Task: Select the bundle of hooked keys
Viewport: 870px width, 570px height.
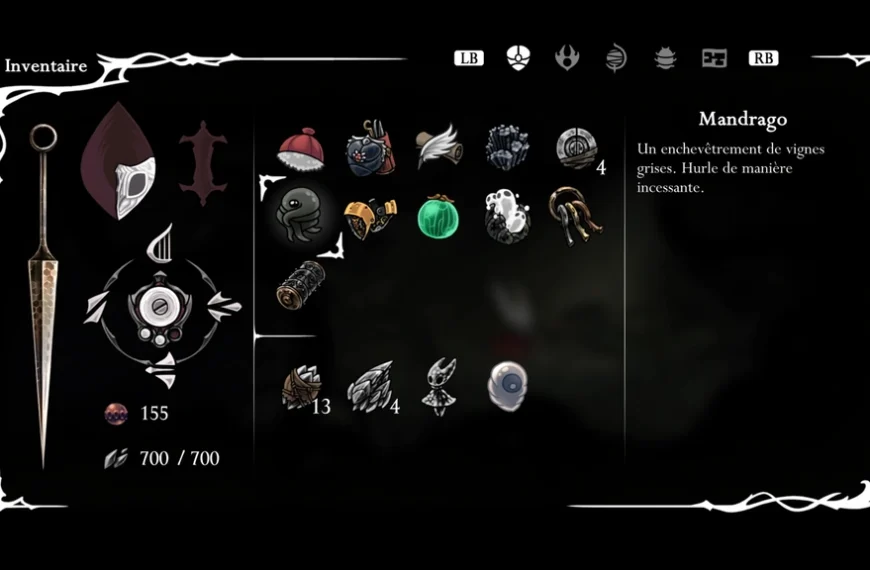Action: pos(573,215)
